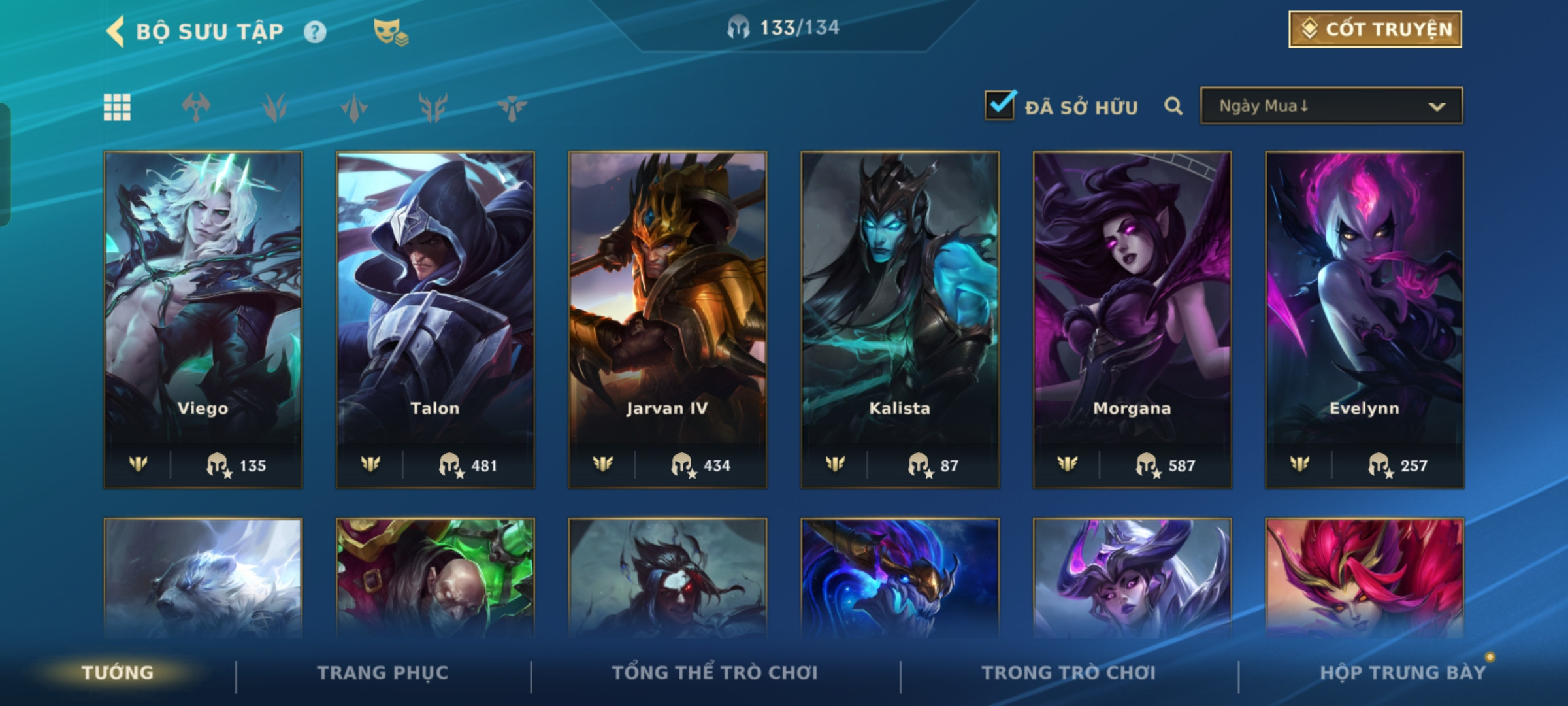This screenshot has height=706, width=1568.
Task: Pick the Kalista champion card
Action: point(900,319)
